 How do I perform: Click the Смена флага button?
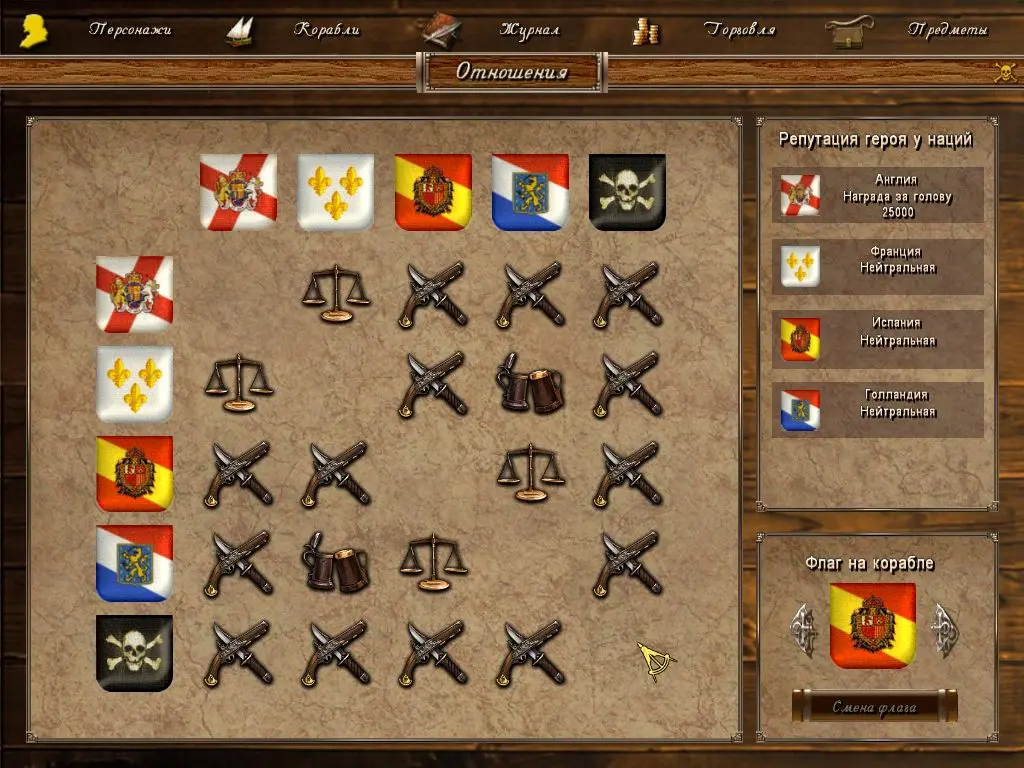point(874,707)
